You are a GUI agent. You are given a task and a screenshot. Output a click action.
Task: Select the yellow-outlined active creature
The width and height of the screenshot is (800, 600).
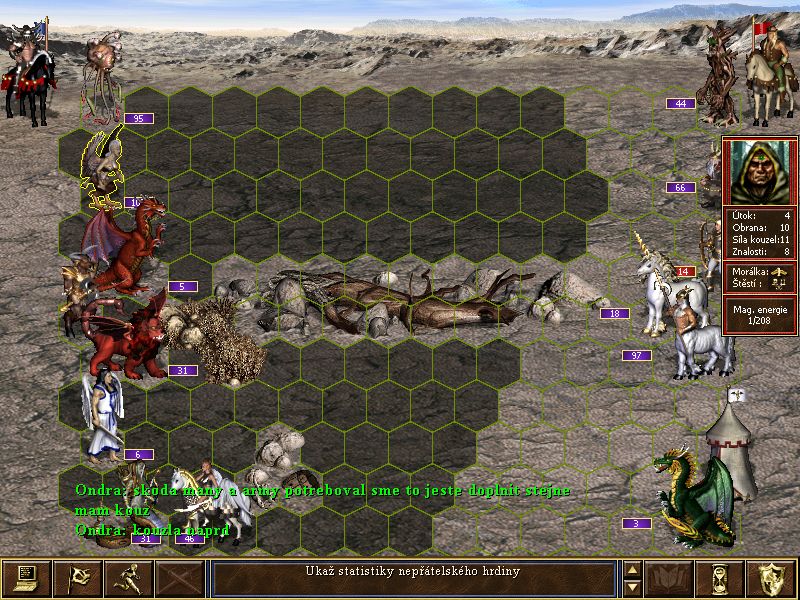[103, 172]
